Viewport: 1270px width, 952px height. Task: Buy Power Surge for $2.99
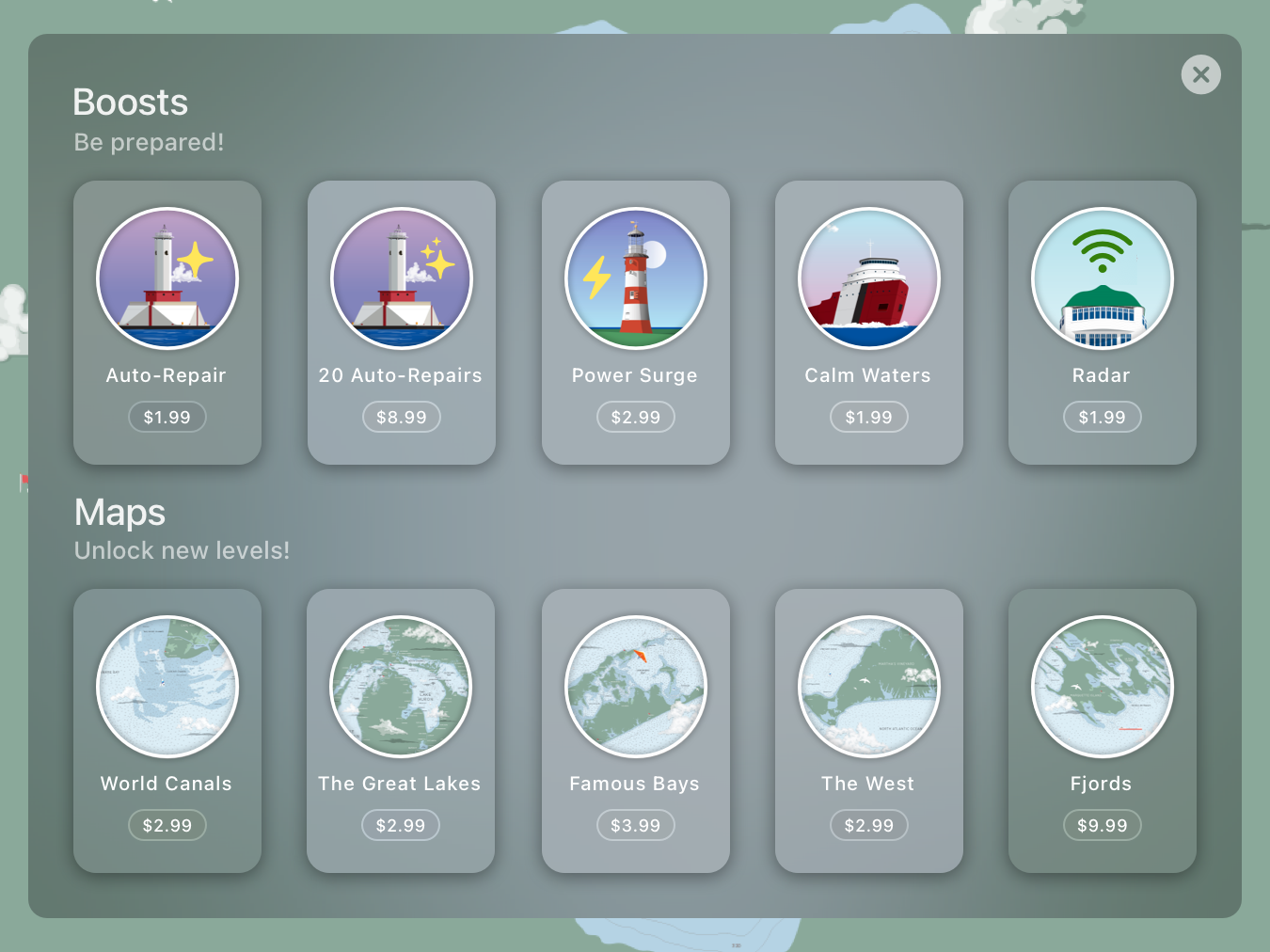(635, 416)
